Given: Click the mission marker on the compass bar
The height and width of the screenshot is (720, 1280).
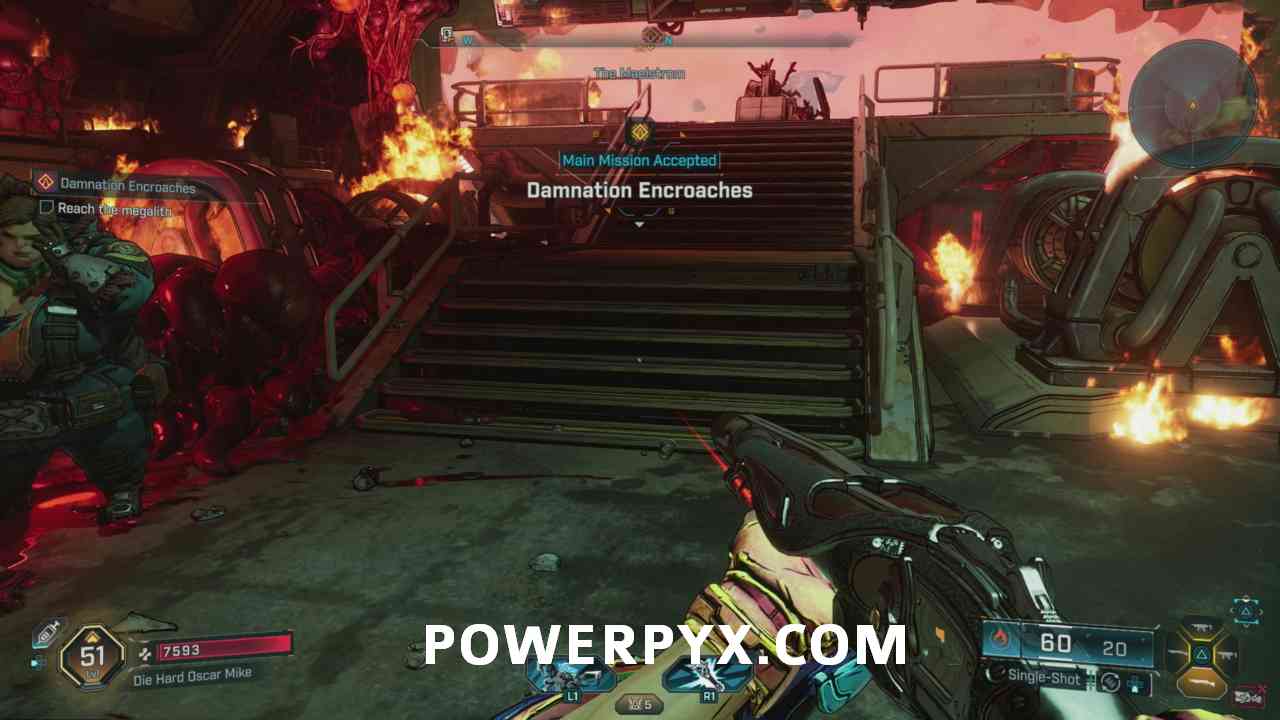Looking at the screenshot, I should [x=651, y=37].
